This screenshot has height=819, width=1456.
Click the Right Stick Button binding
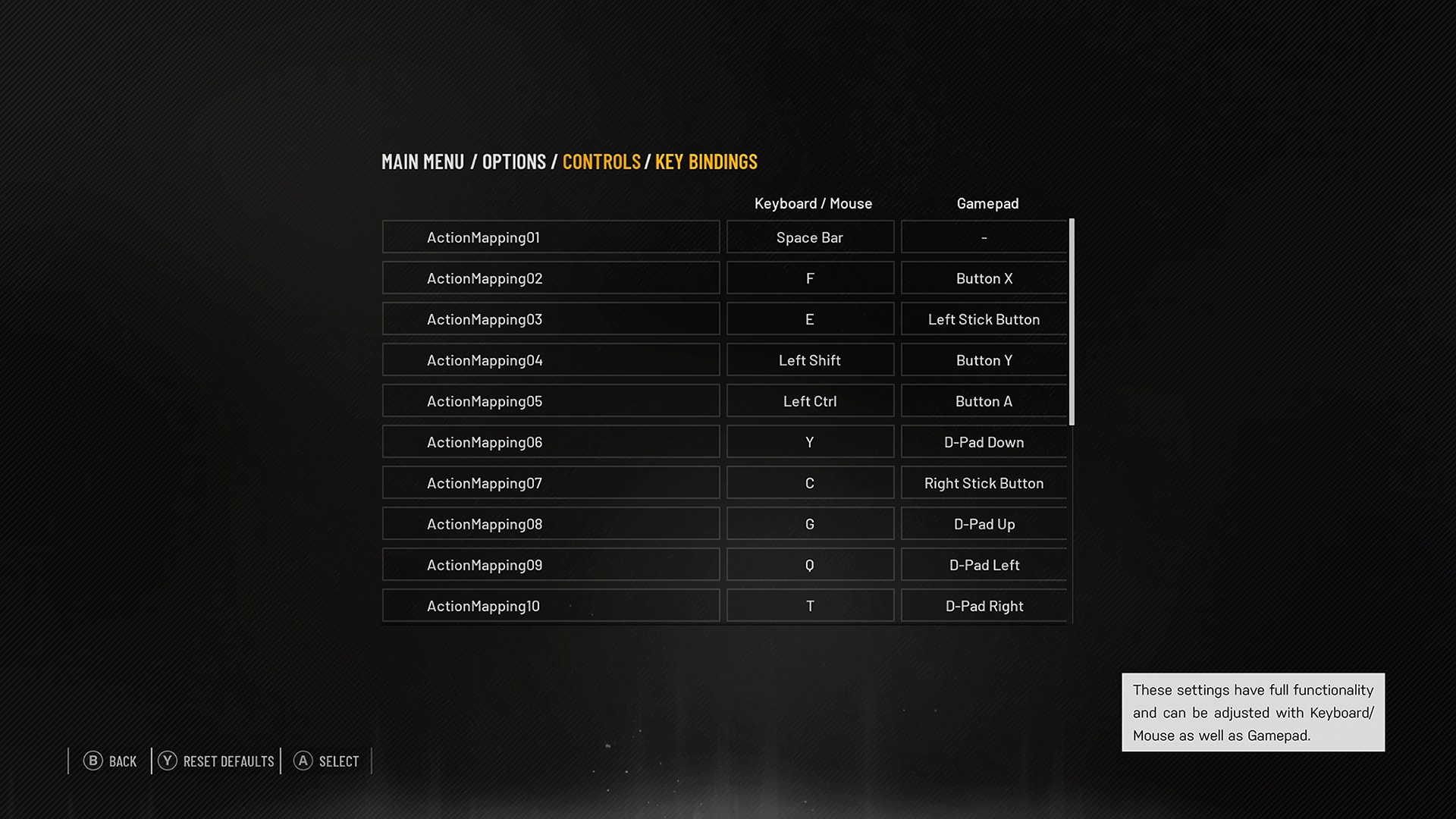pyautogui.click(x=984, y=482)
